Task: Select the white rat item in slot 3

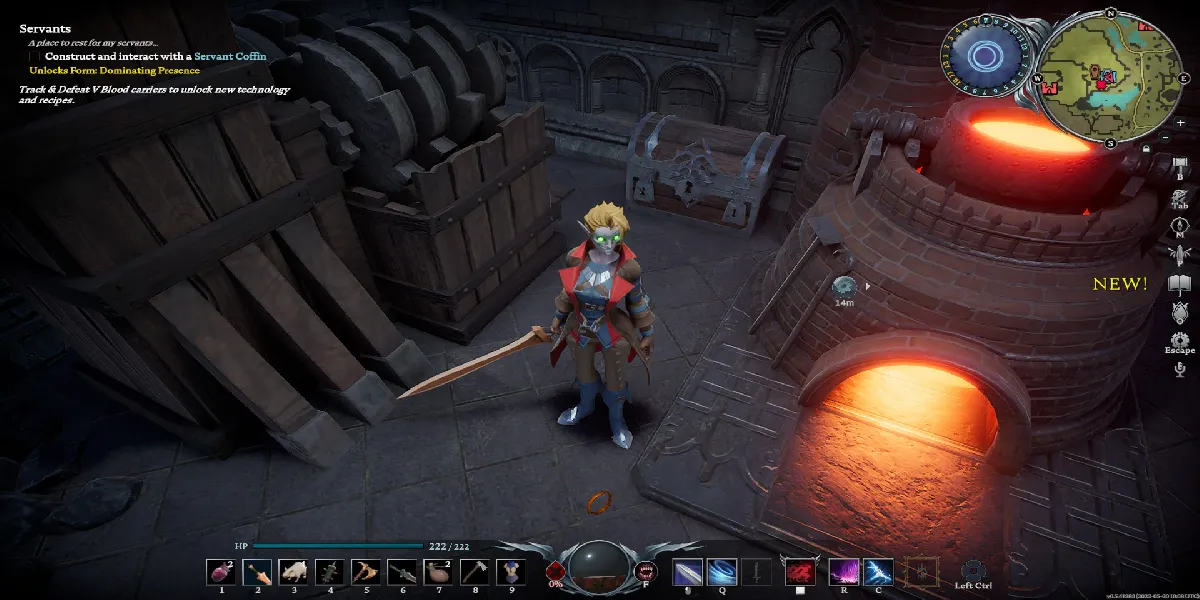Action: click(x=294, y=572)
